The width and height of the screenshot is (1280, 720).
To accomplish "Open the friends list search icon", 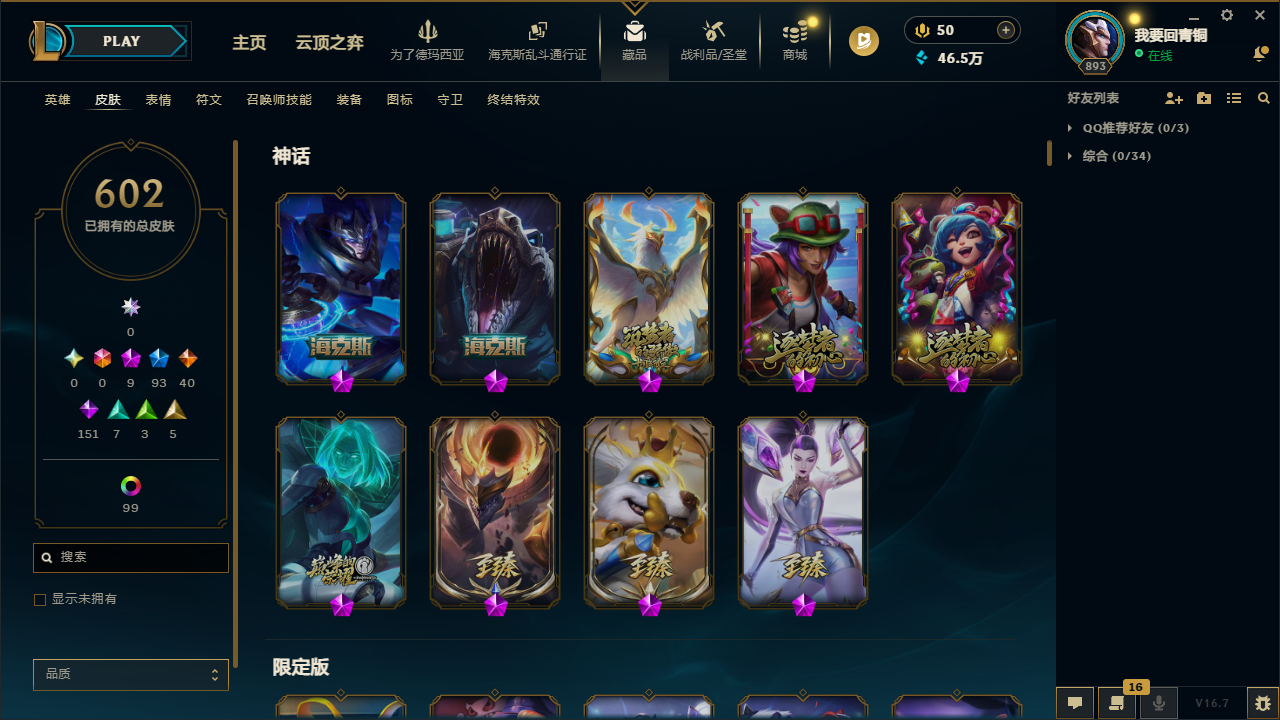I will point(1264,98).
